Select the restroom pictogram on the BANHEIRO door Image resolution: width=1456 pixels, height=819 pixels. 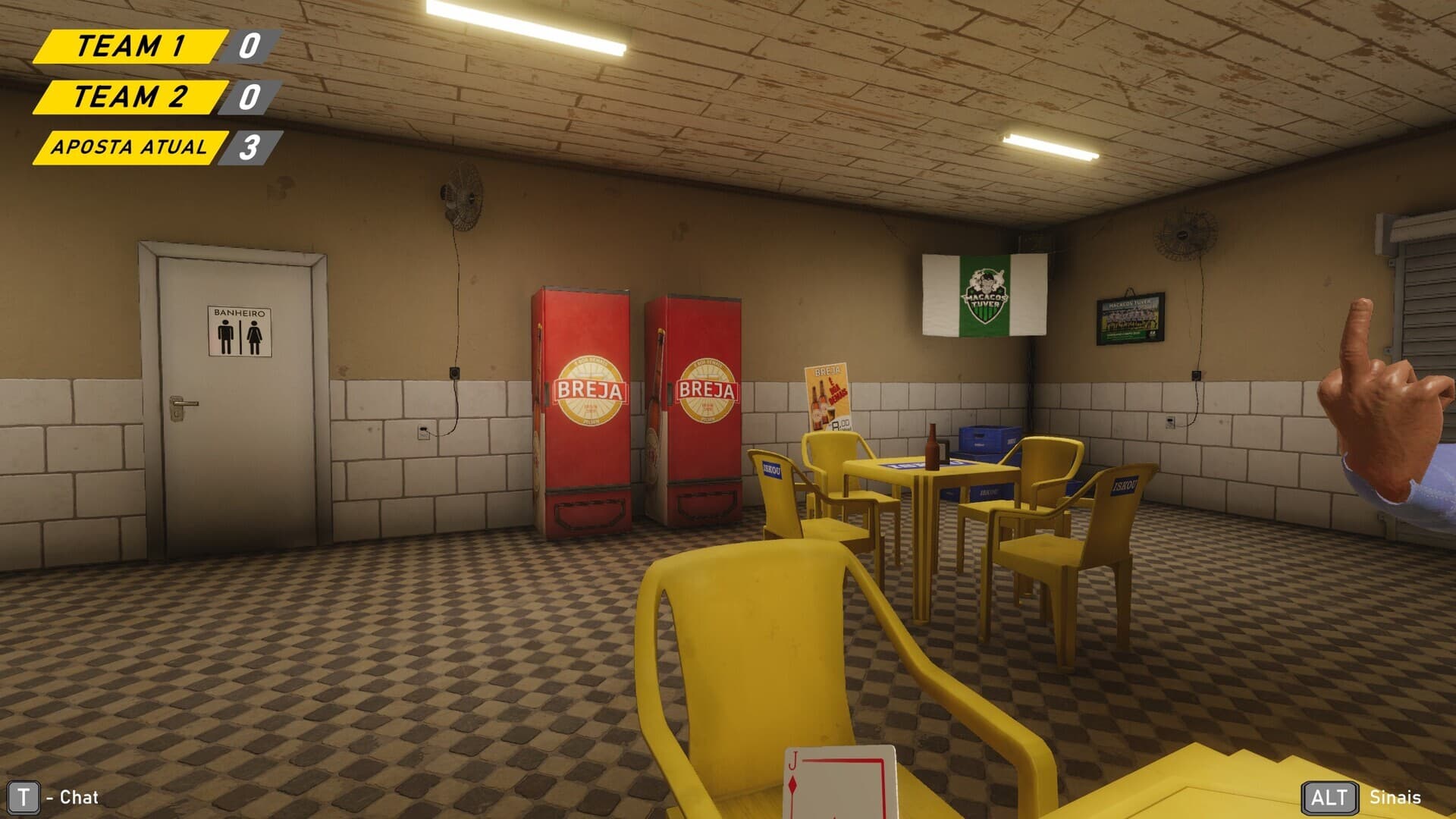click(240, 332)
